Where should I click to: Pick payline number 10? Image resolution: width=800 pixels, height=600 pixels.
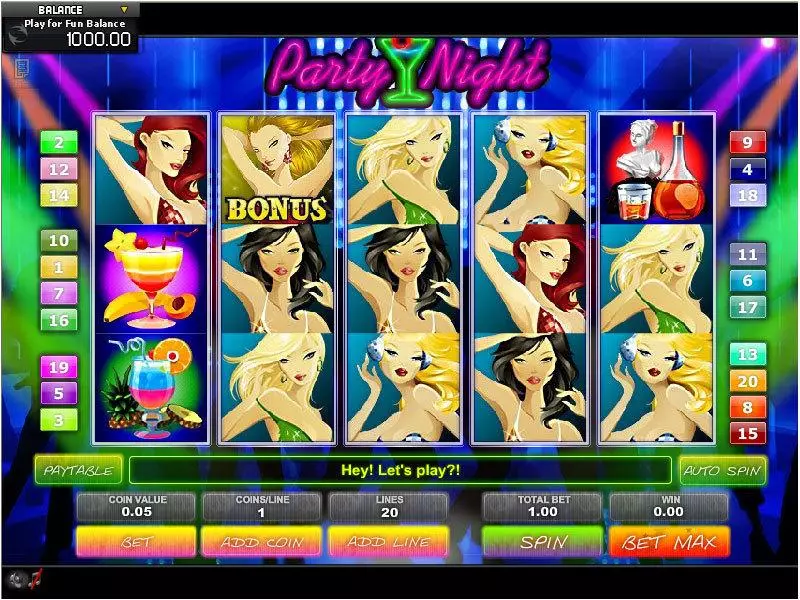(x=58, y=241)
